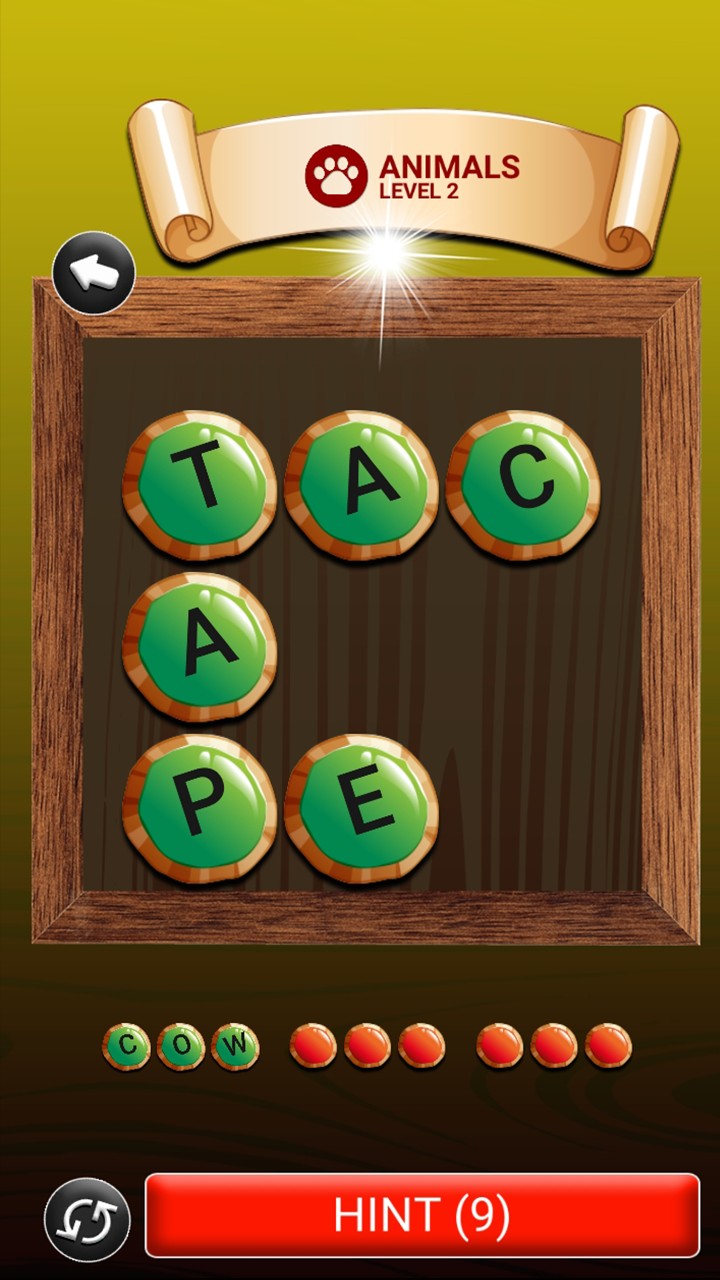The height and width of the screenshot is (1280, 720).
Task: Go back with the arrow button
Action: 94,273
